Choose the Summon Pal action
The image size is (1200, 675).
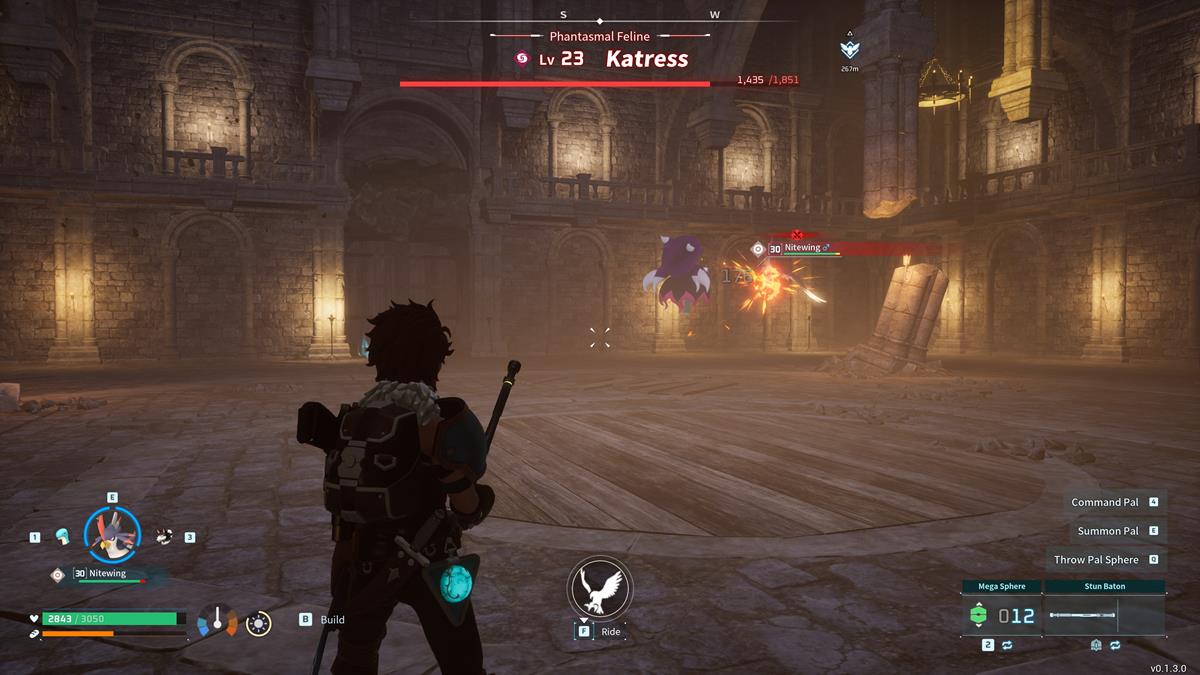(1108, 531)
